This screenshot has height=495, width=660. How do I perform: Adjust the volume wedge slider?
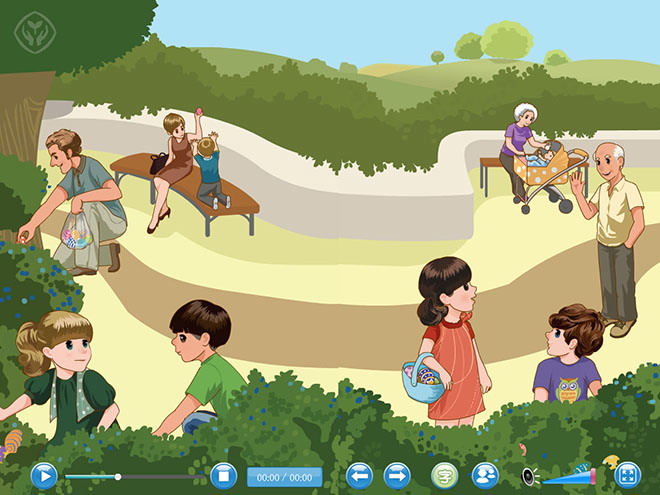pyautogui.click(x=570, y=476)
